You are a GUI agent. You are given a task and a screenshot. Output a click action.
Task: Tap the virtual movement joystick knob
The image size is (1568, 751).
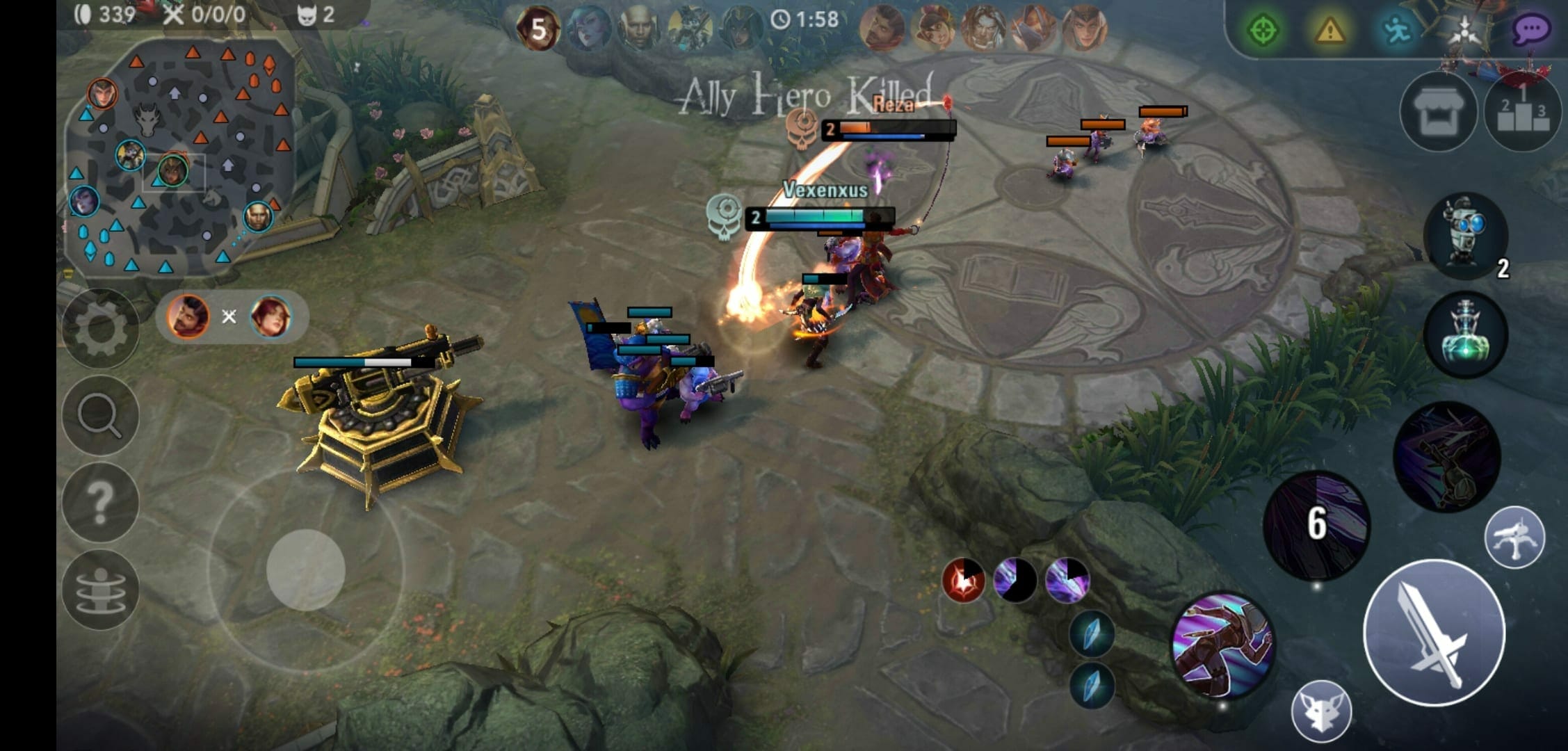pos(306,570)
